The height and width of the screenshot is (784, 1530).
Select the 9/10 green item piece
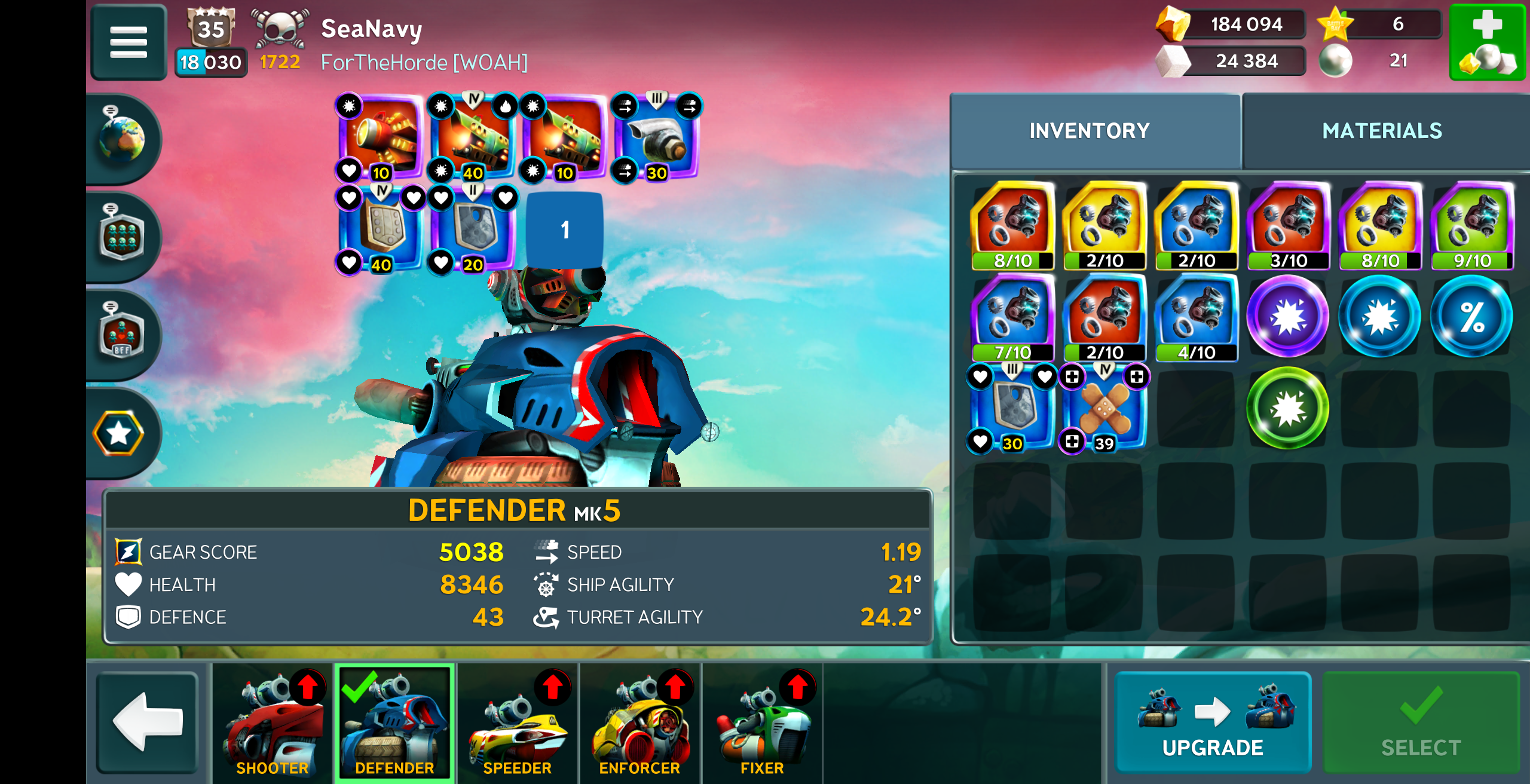(x=1471, y=226)
